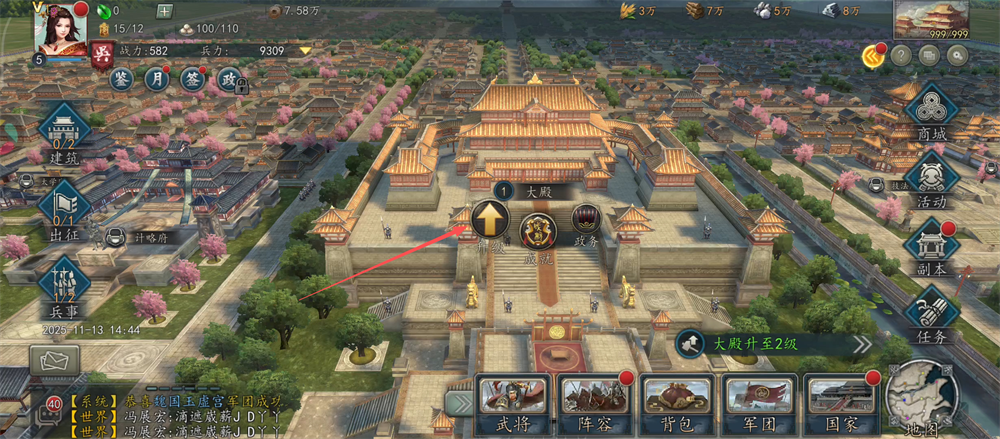Tap the green plus add-resource button

click(x=165, y=12)
